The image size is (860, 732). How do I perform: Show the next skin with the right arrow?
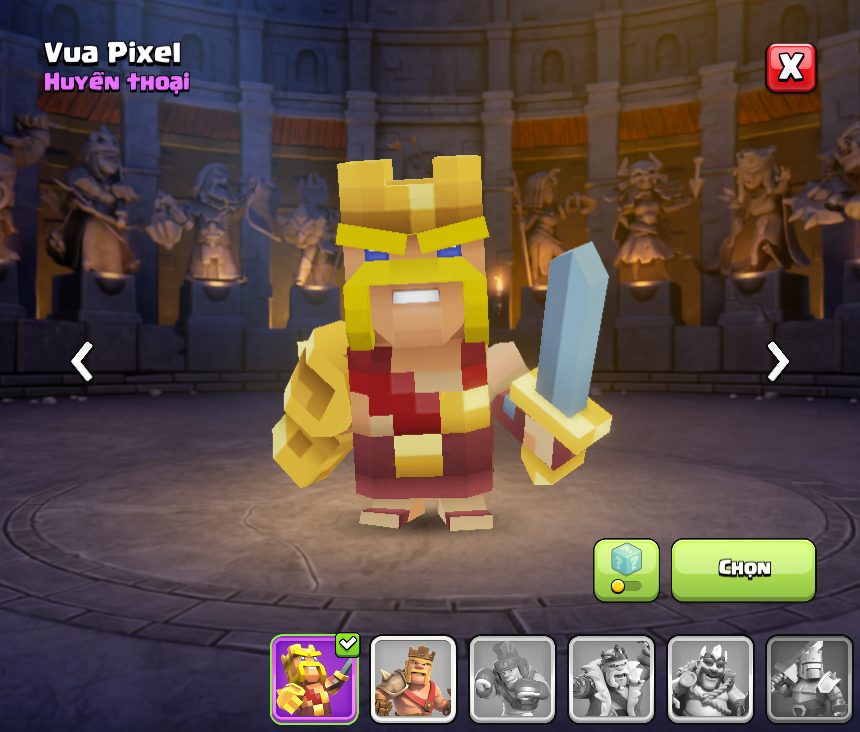click(x=777, y=361)
